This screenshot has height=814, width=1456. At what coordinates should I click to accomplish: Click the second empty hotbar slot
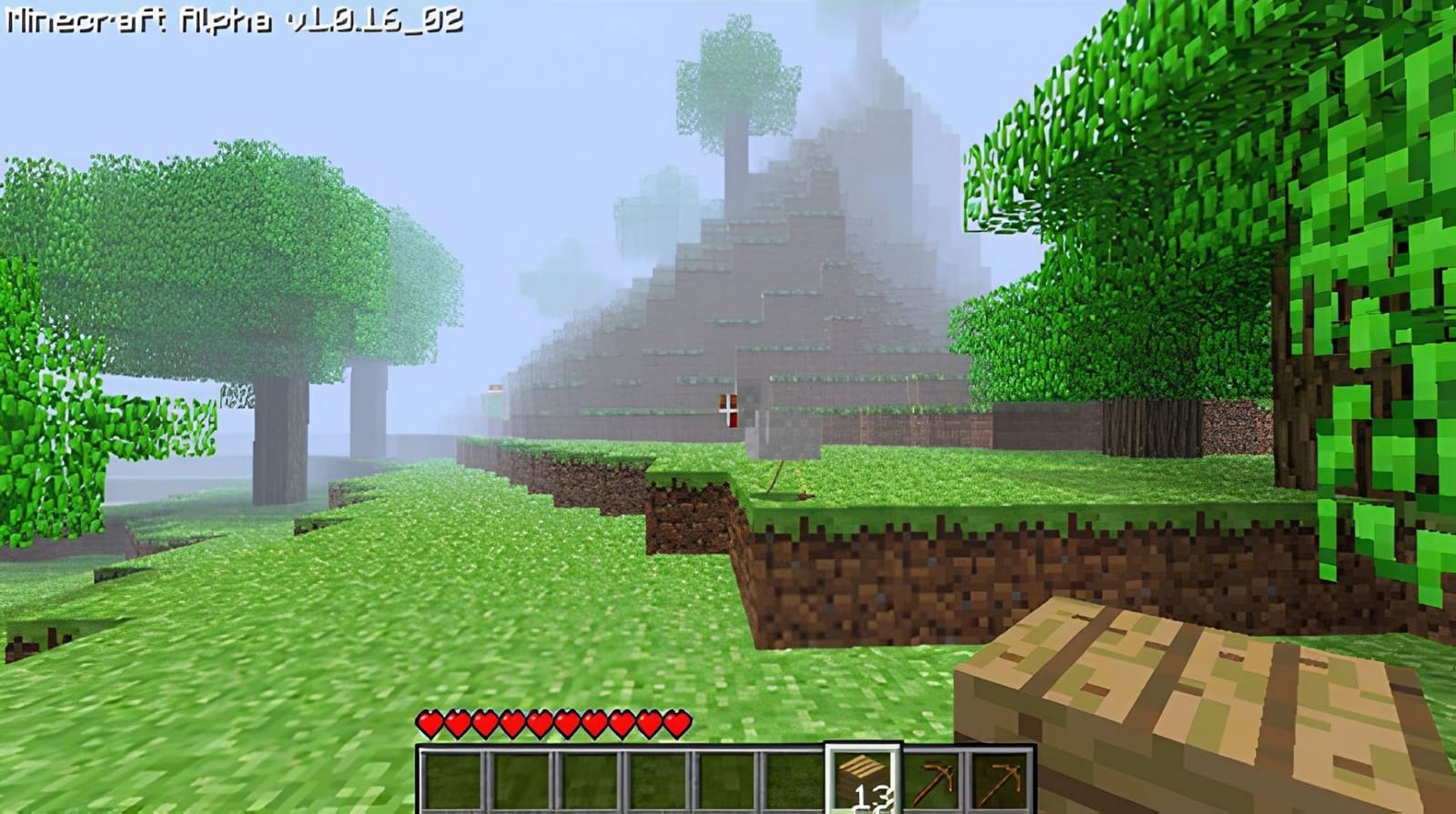[x=521, y=778]
